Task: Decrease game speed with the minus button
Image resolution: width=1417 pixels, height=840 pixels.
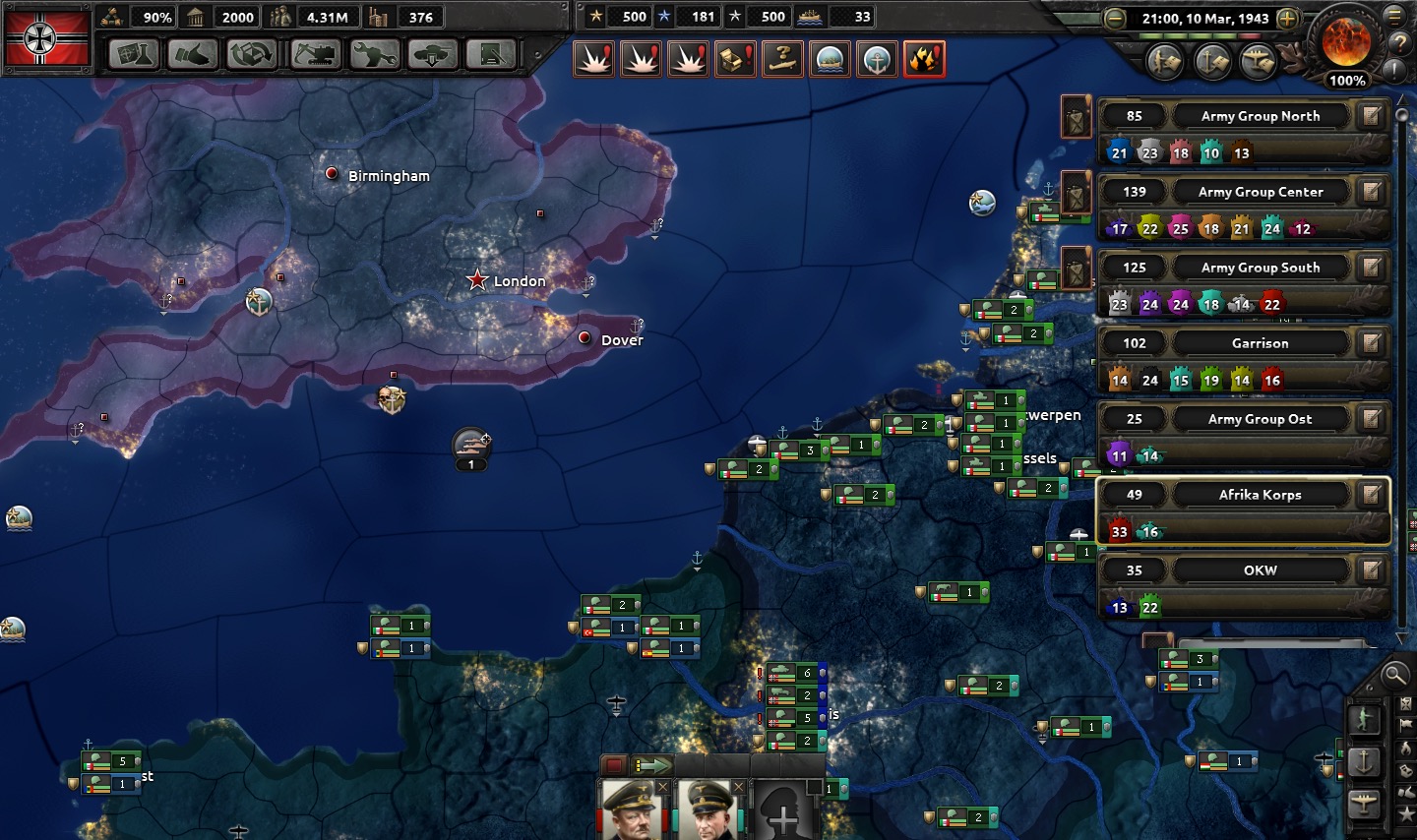Action: tap(1115, 19)
